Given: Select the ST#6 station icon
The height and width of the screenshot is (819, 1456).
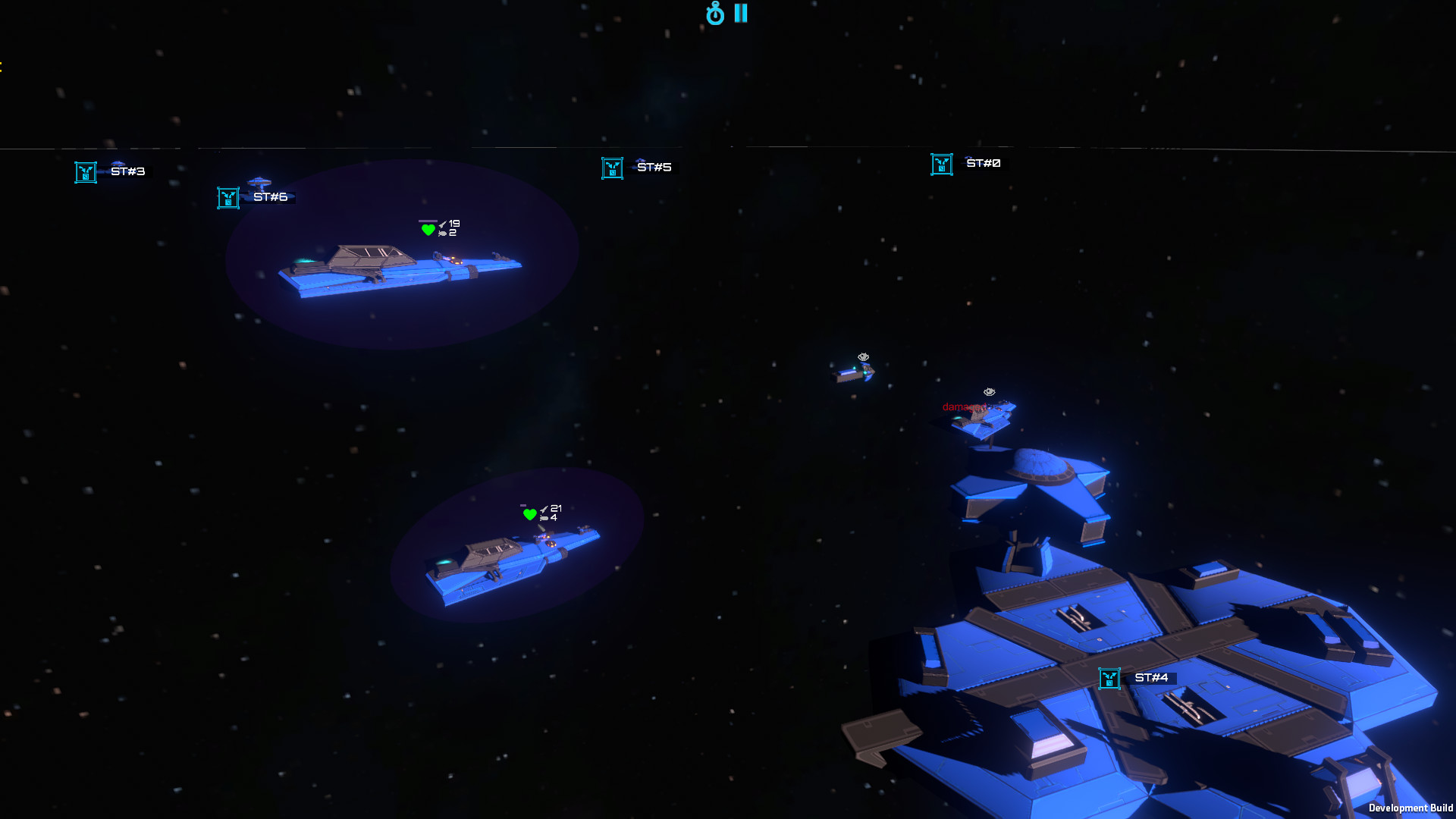Looking at the screenshot, I should (227, 197).
